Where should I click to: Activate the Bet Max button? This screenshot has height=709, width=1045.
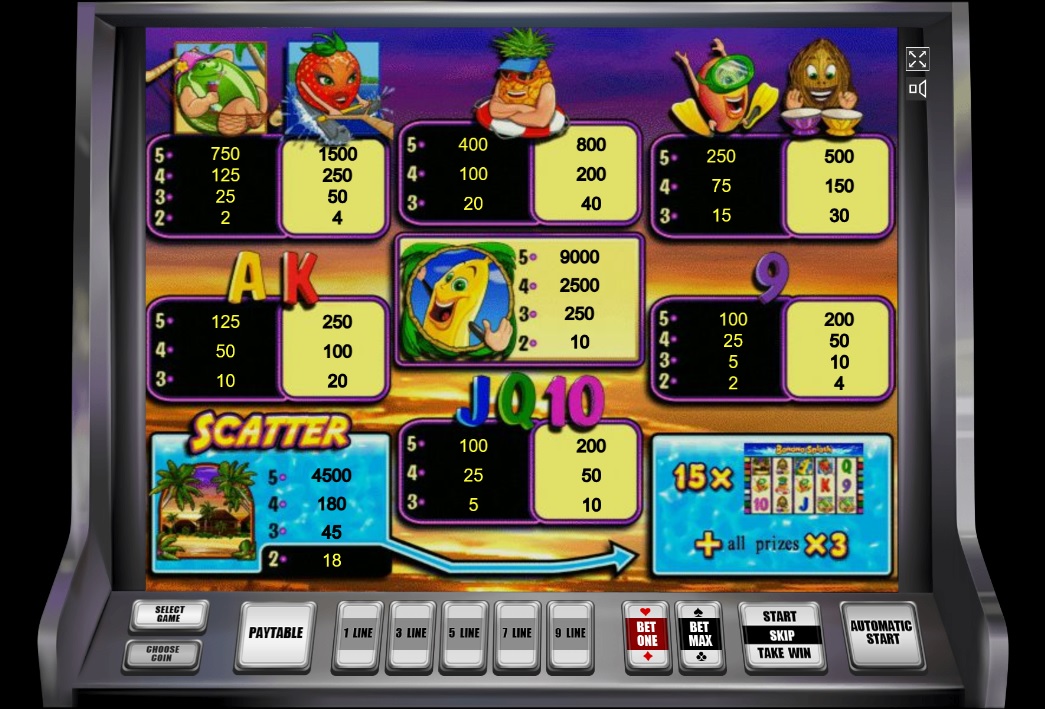coord(700,633)
